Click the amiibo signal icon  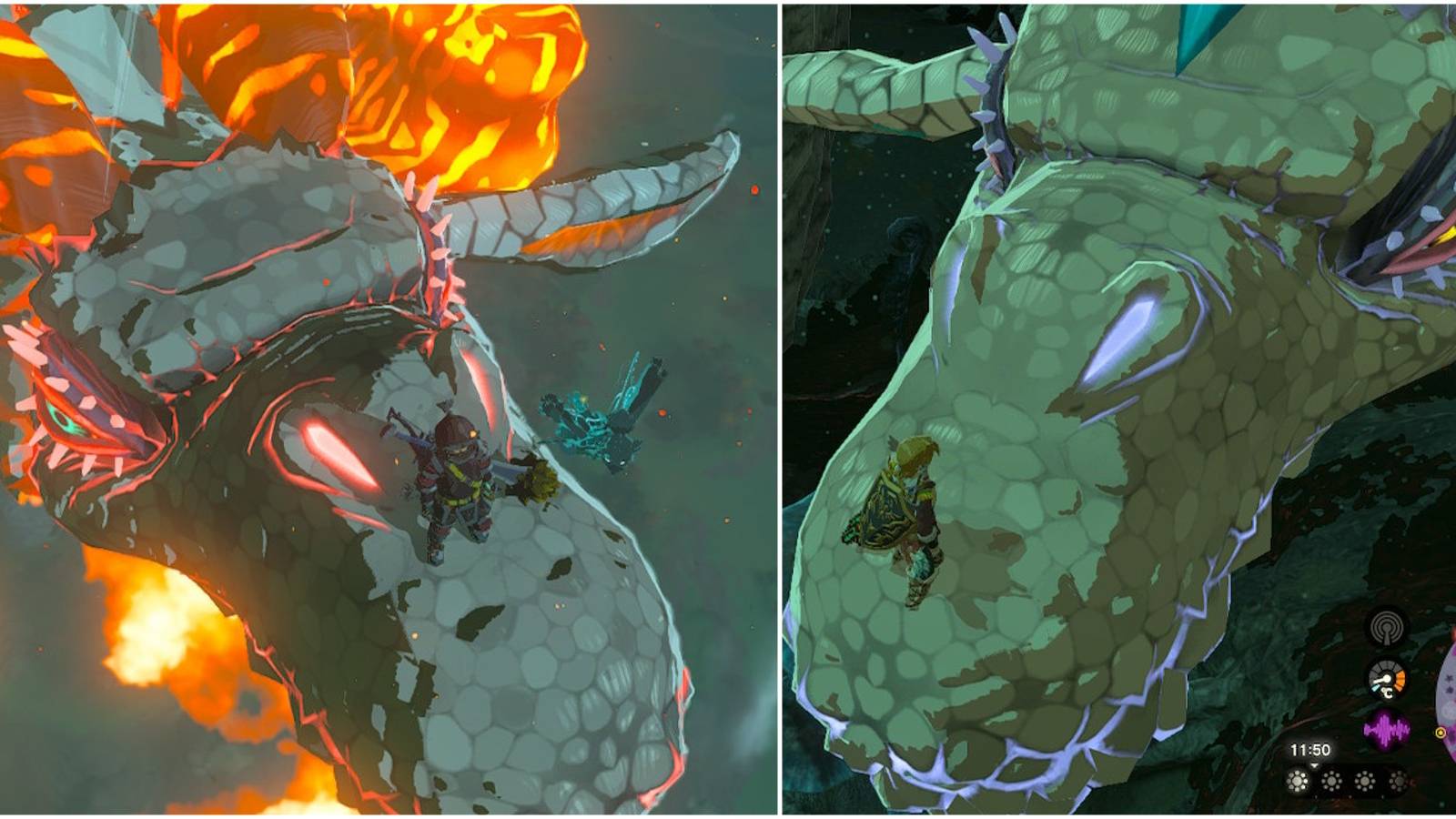(1386, 627)
